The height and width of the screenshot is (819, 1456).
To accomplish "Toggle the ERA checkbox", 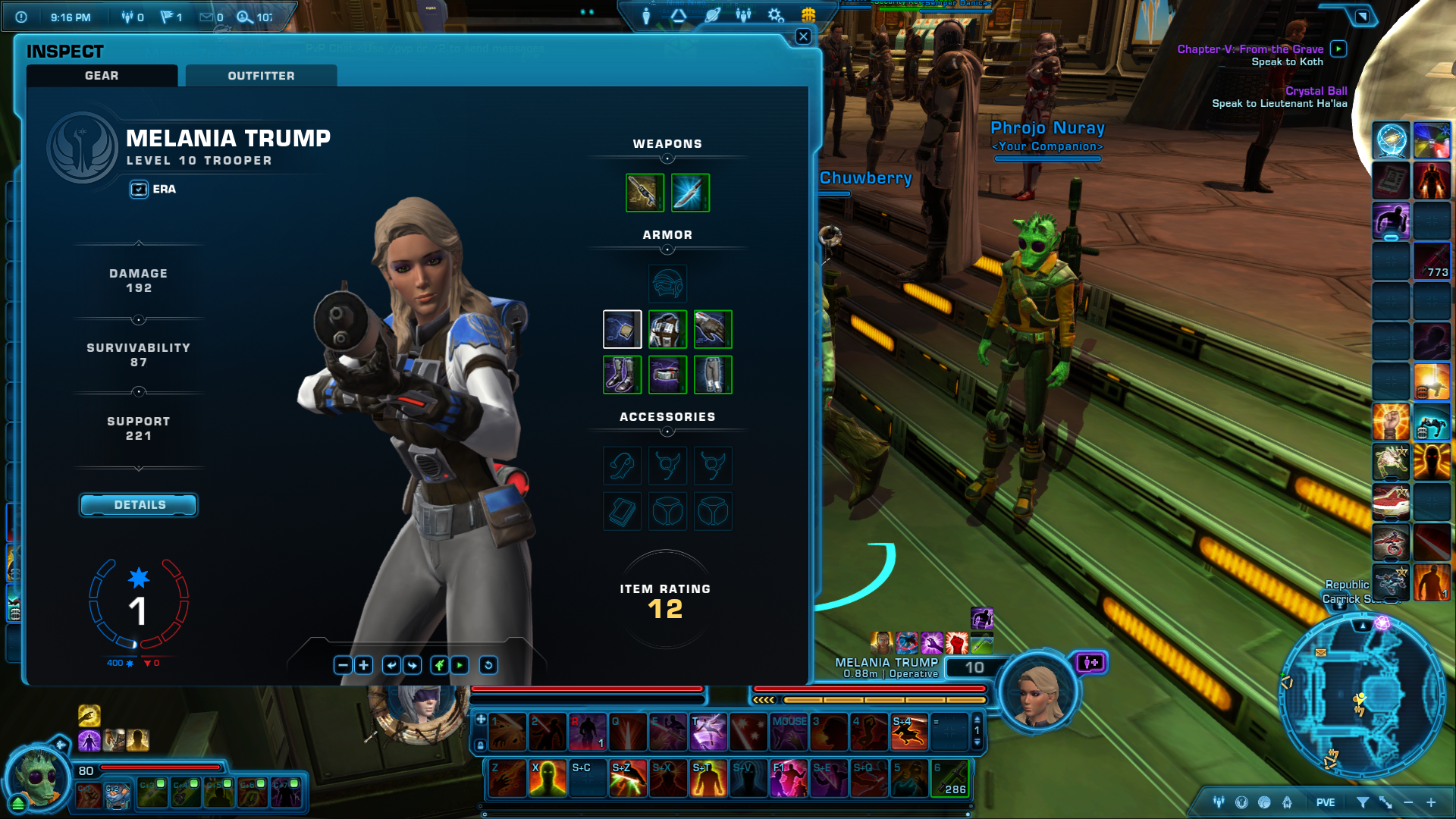I will 139,190.
